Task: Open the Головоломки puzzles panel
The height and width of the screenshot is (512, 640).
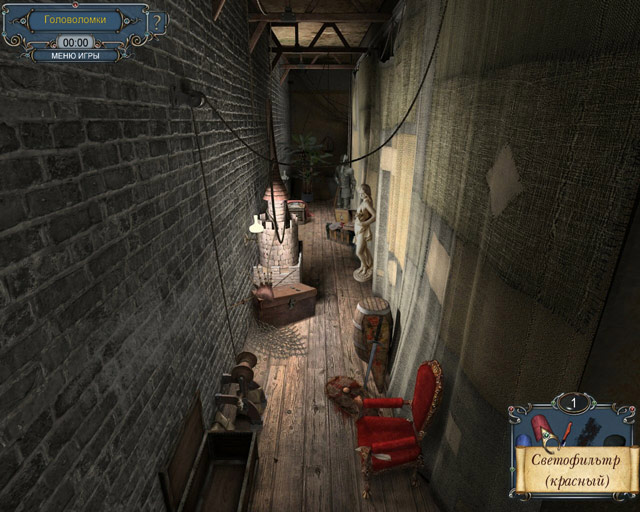Action: [x=82, y=20]
